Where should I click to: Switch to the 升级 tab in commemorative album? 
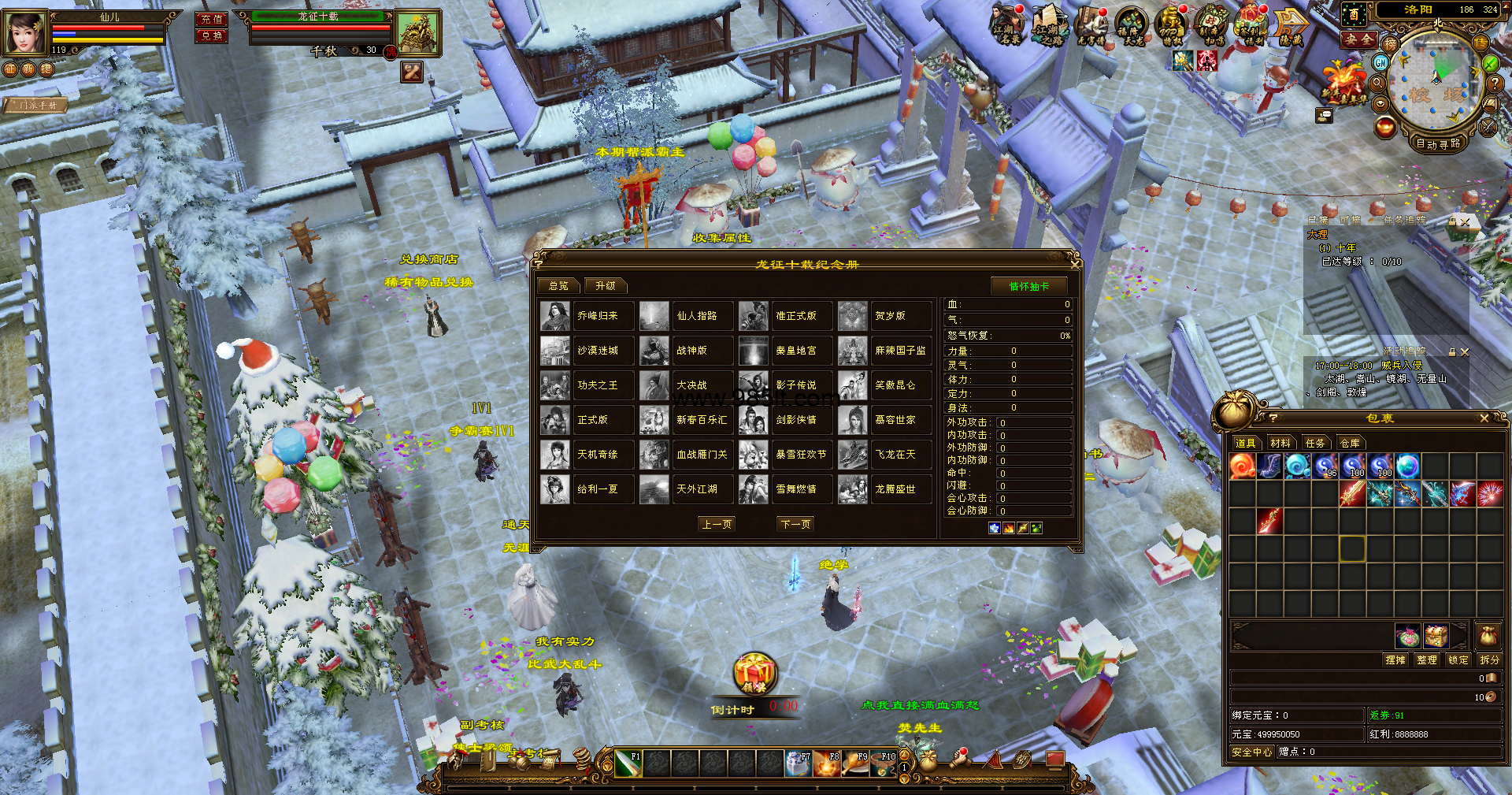tap(605, 286)
